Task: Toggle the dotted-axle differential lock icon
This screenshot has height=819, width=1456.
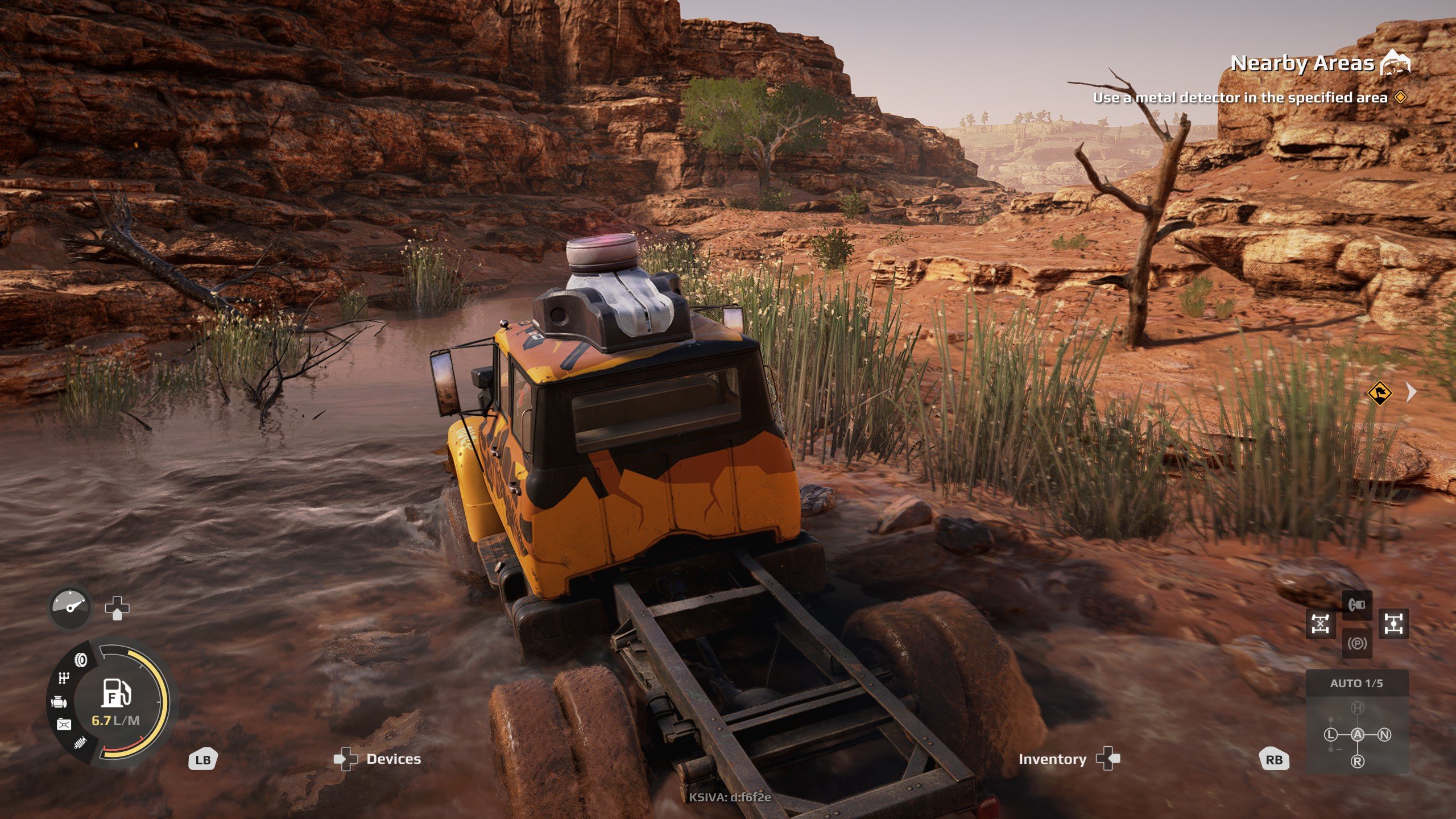Action: click(x=1393, y=624)
